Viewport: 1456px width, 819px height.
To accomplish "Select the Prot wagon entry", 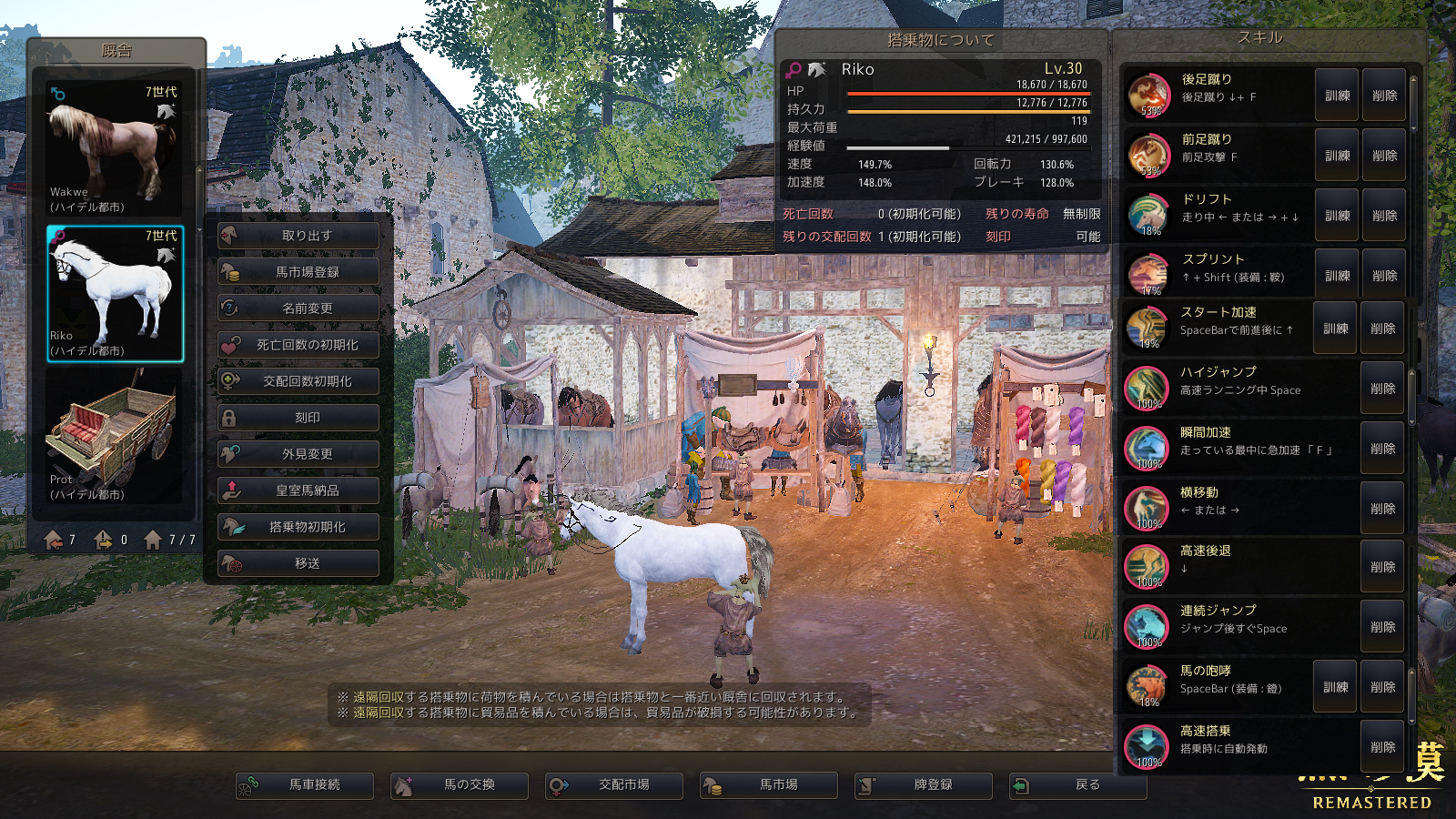I will [x=115, y=437].
